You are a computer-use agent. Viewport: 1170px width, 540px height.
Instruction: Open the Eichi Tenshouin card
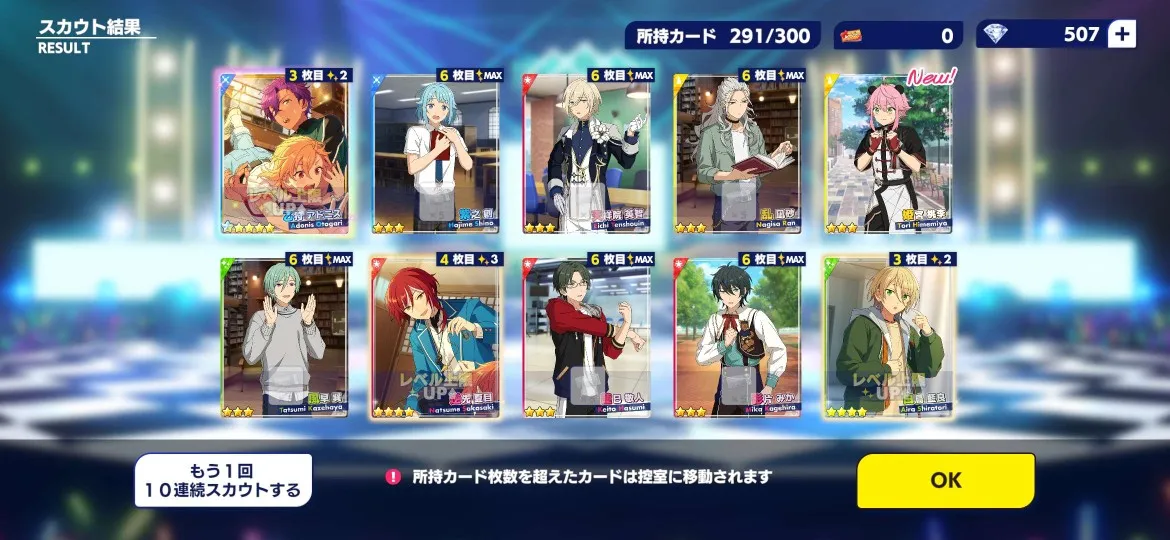pos(587,152)
